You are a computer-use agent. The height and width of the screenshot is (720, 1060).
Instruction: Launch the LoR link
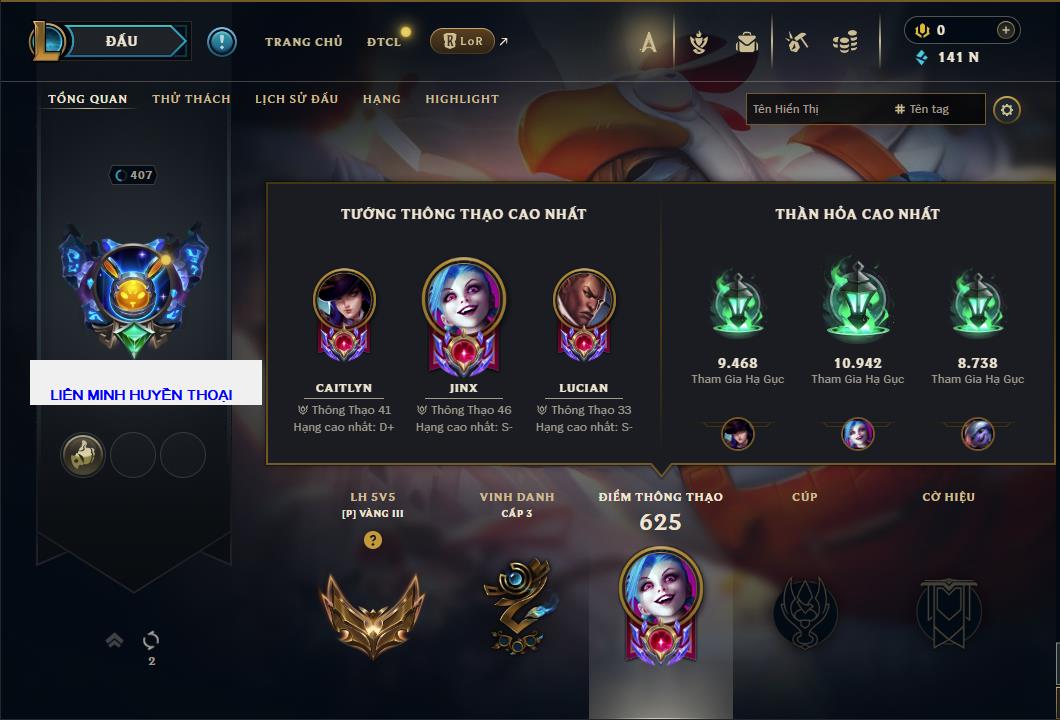(462, 41)
